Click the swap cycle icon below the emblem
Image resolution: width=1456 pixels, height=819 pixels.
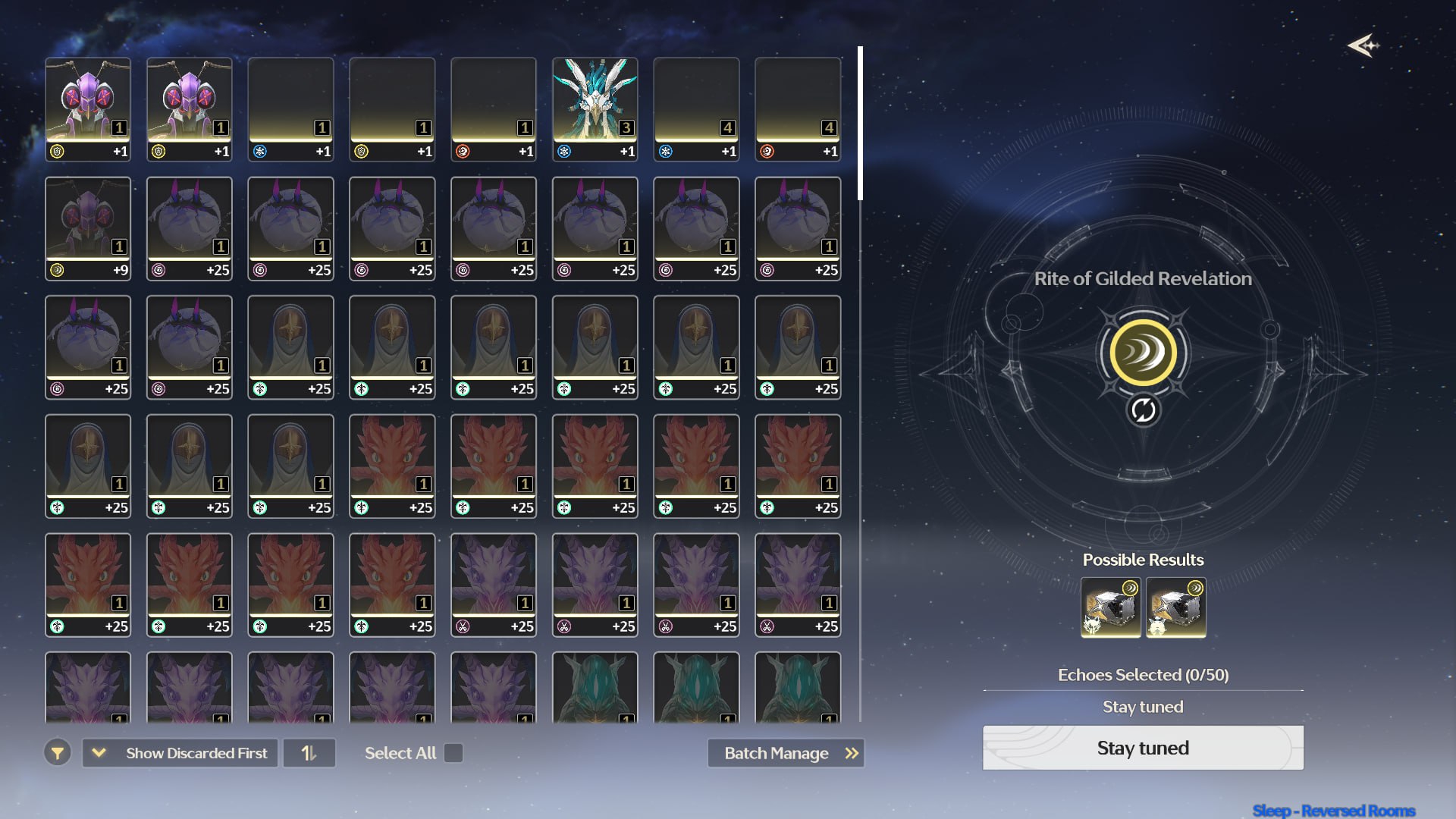(x=1143, y=410)
